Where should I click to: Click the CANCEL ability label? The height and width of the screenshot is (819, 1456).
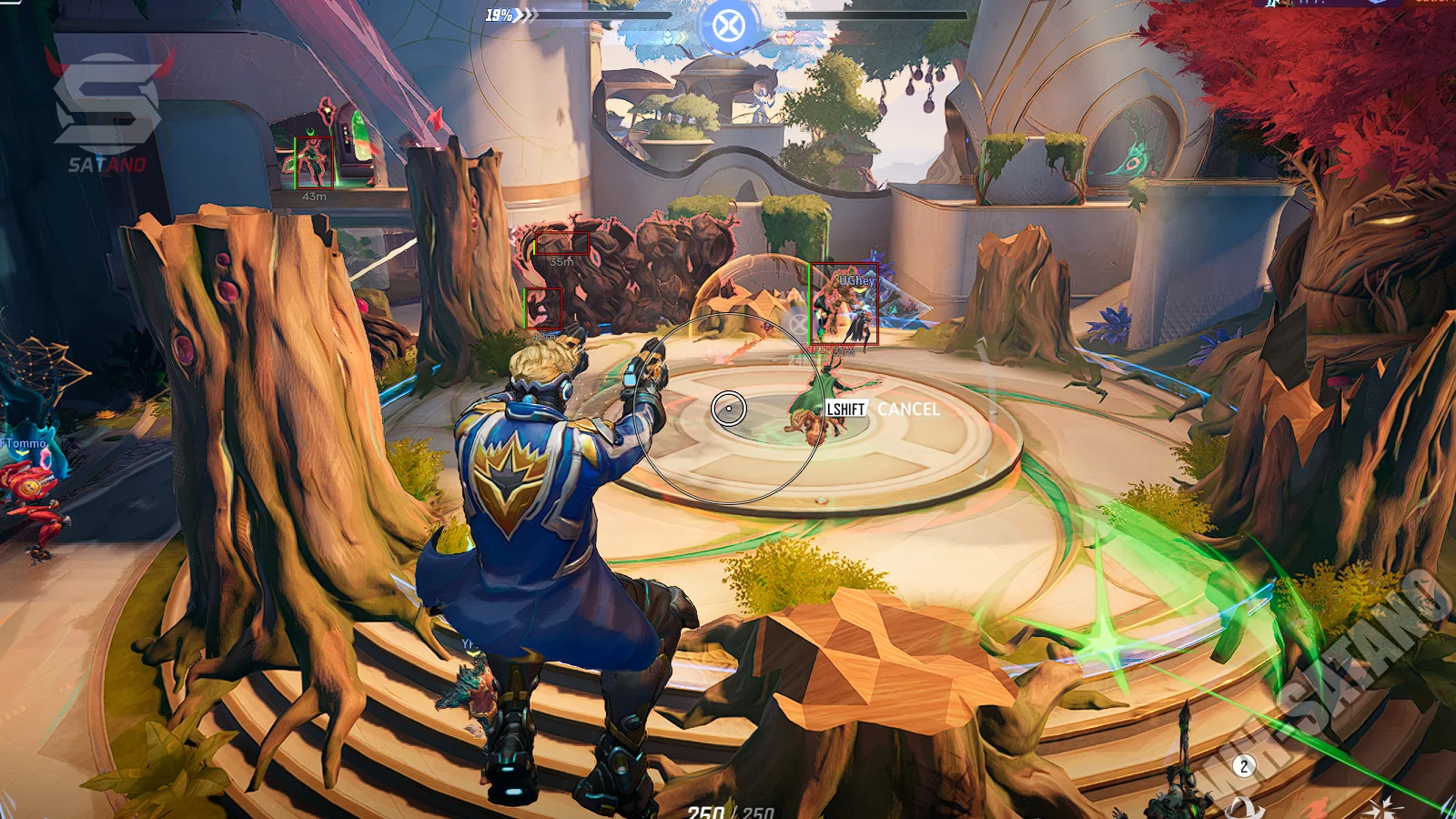[x=908, y=409]
